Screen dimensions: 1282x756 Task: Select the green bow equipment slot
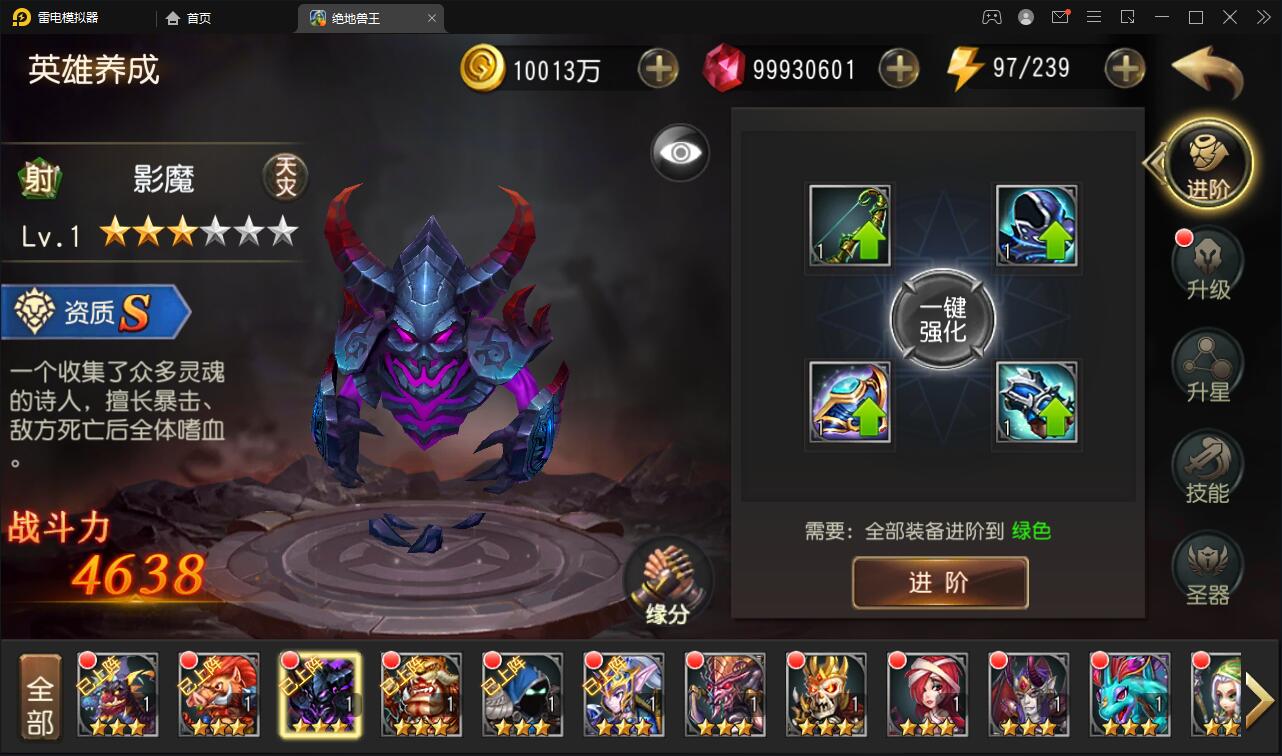click(849, 226)
